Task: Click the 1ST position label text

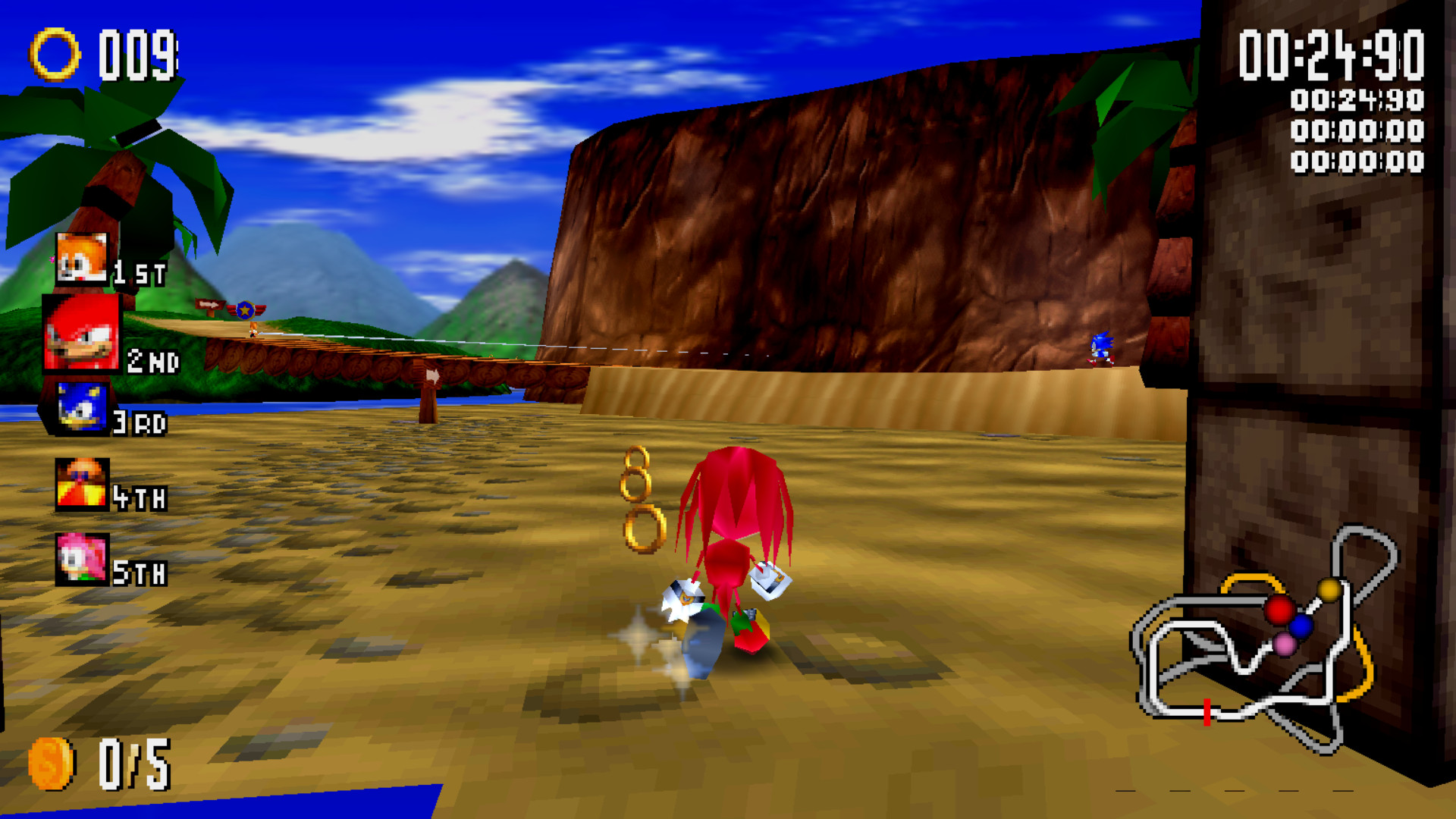Action: 141,271
